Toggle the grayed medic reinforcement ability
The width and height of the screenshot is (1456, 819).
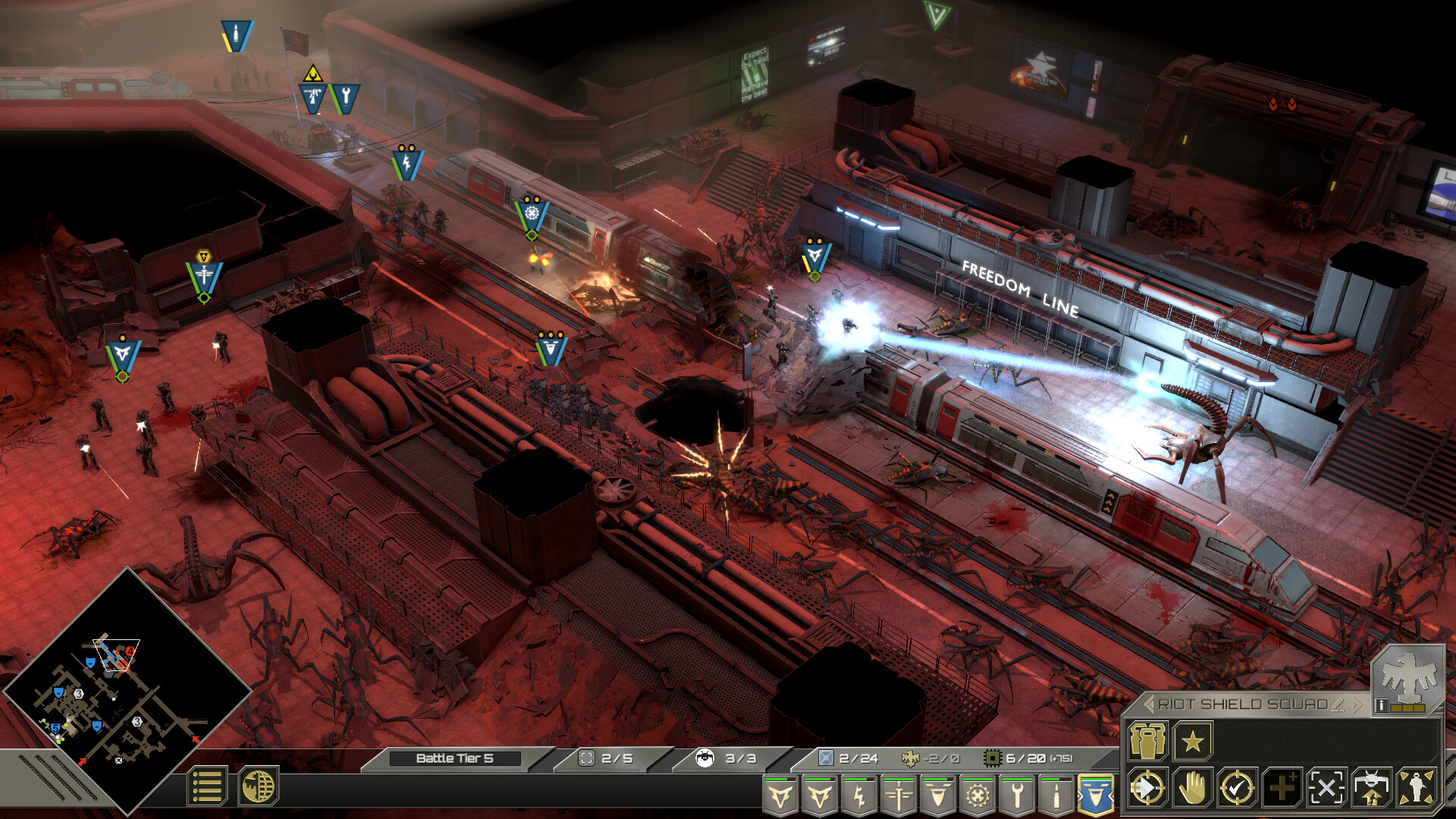coord(1282,789)
